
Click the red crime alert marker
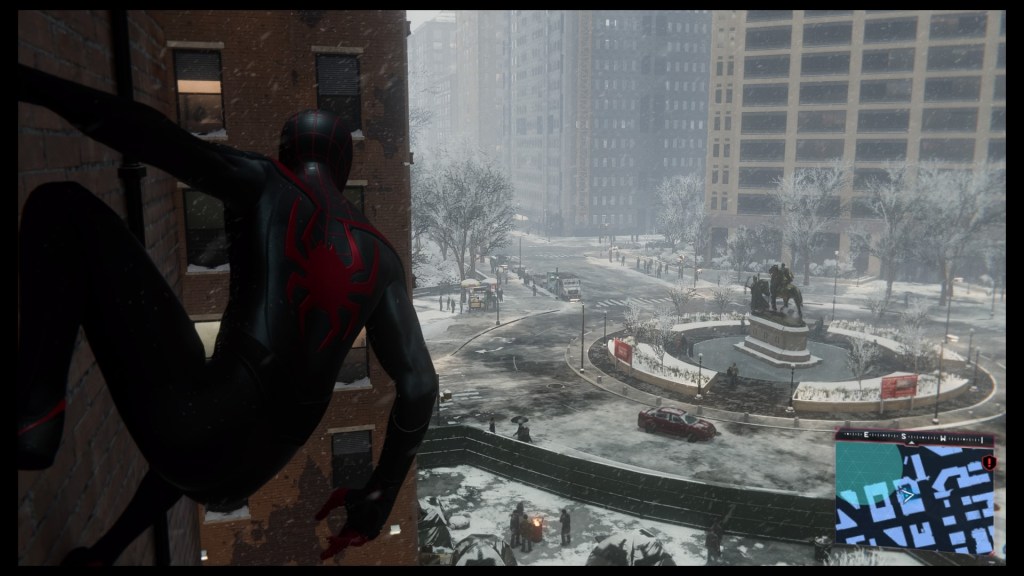point(989,463)
